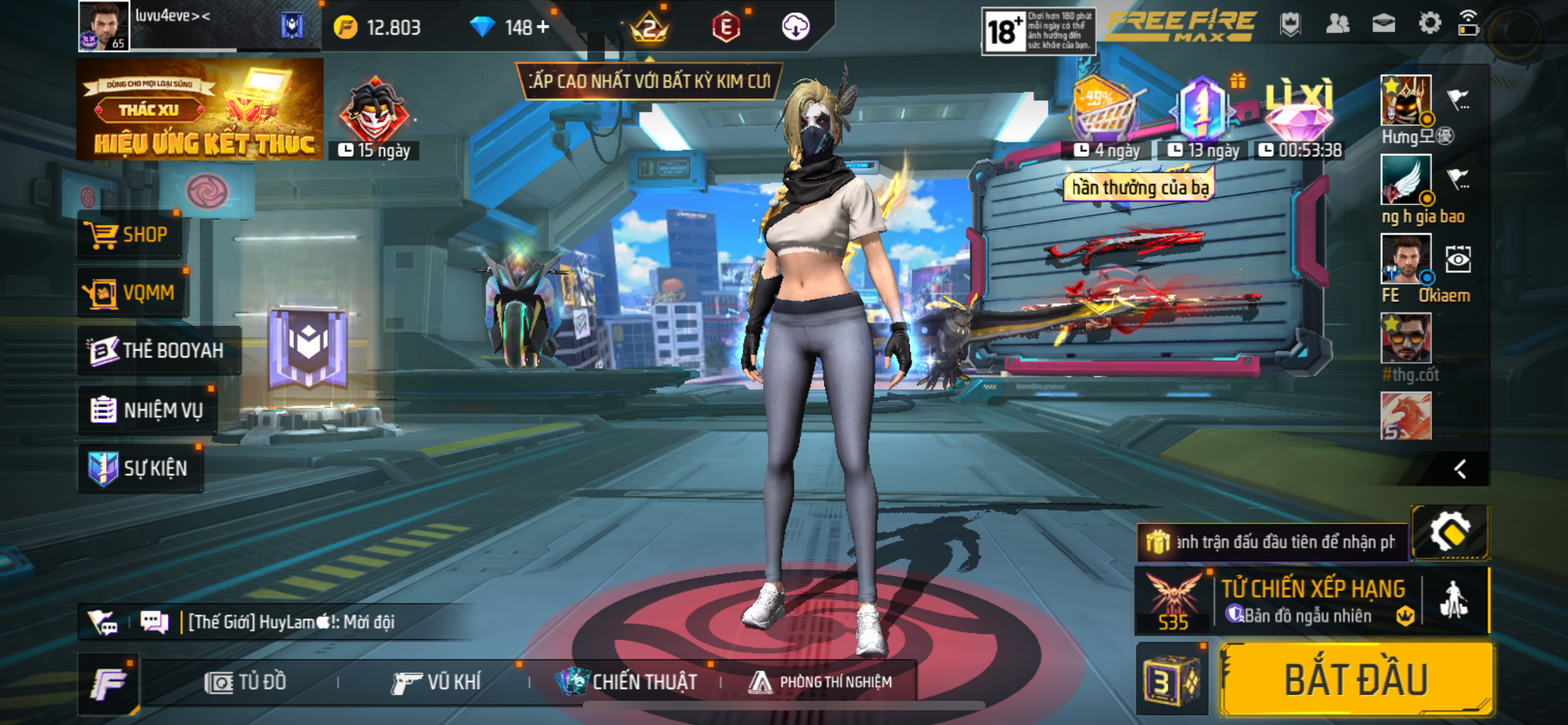Screen dimensions: 1568x725
Task: Open the Thác Xu event banner
Action: pos(199,110)
